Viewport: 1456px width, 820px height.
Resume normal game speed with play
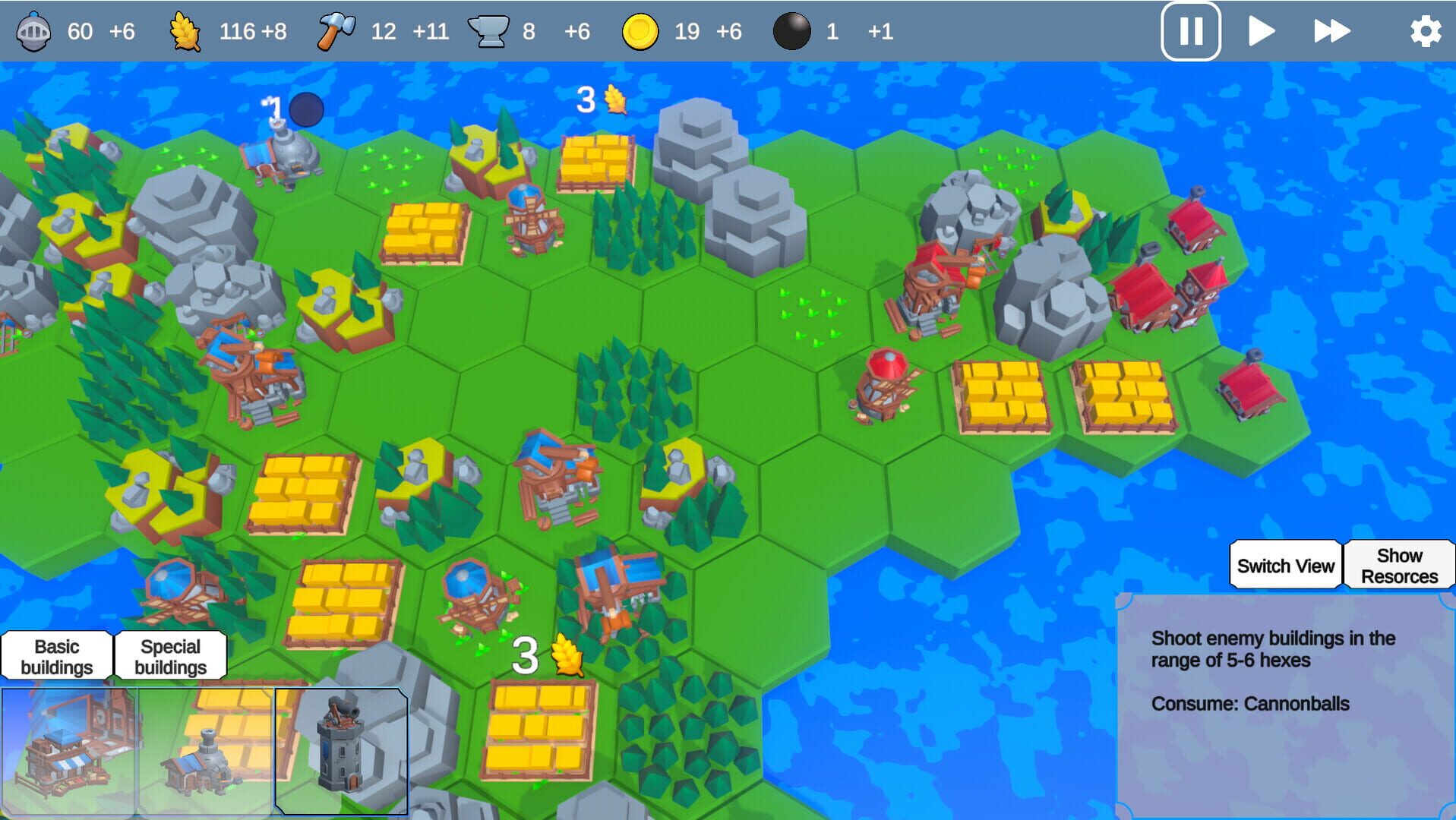point(1261,32)
